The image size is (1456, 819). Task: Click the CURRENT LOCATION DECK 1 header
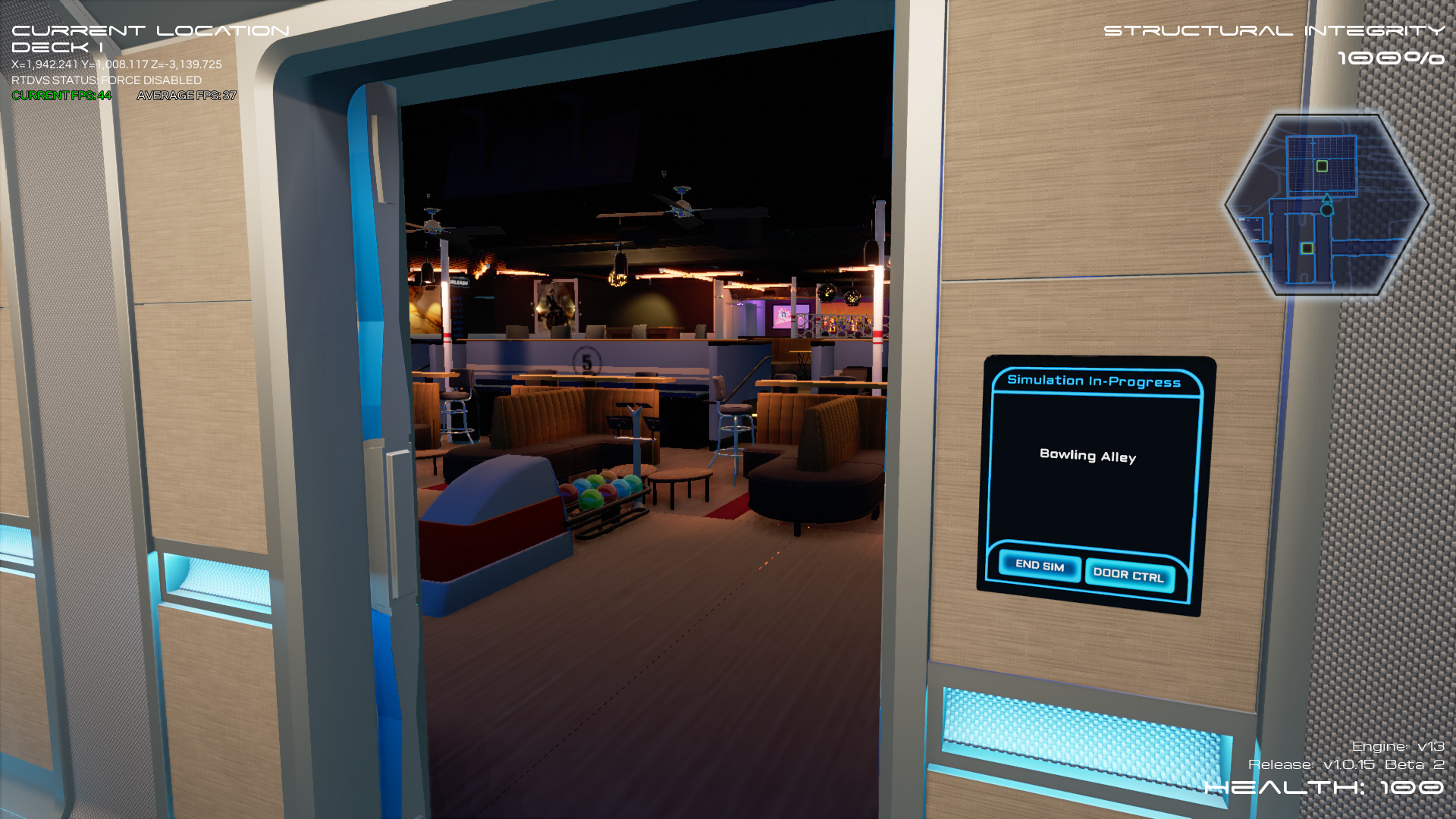click(x=148, y=38)
